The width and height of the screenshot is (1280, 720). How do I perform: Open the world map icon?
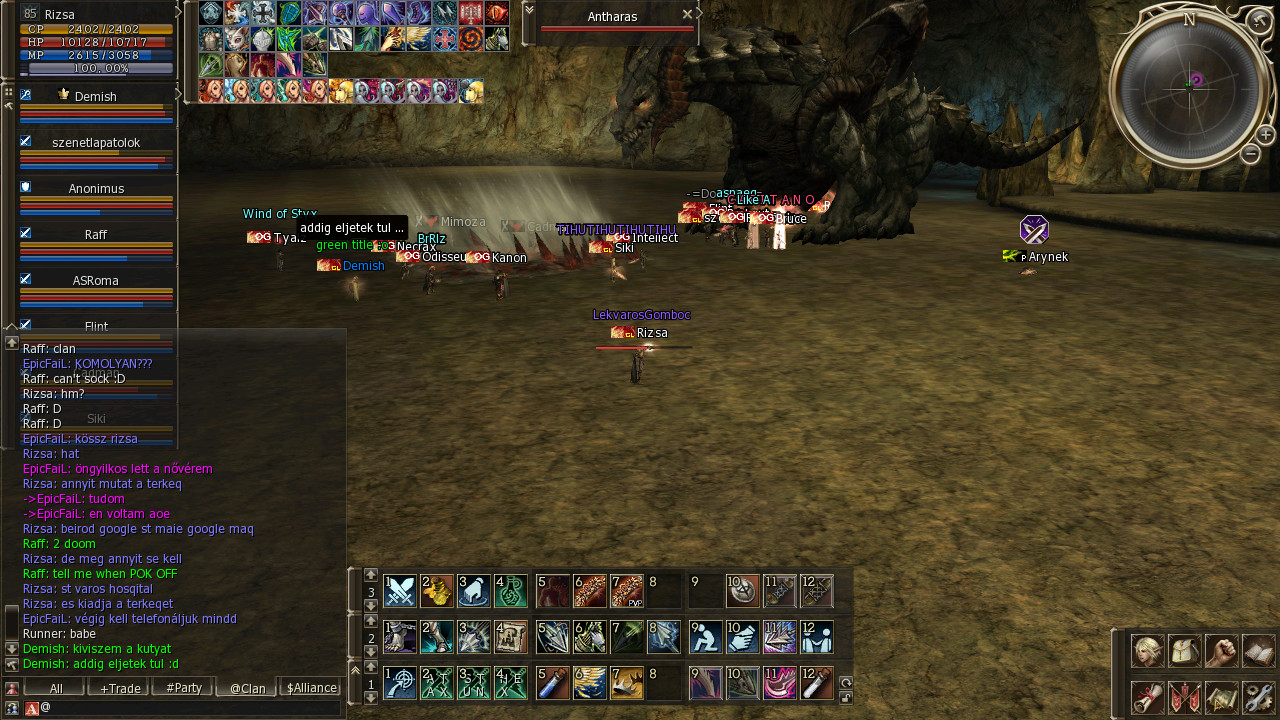point(1221,697)
